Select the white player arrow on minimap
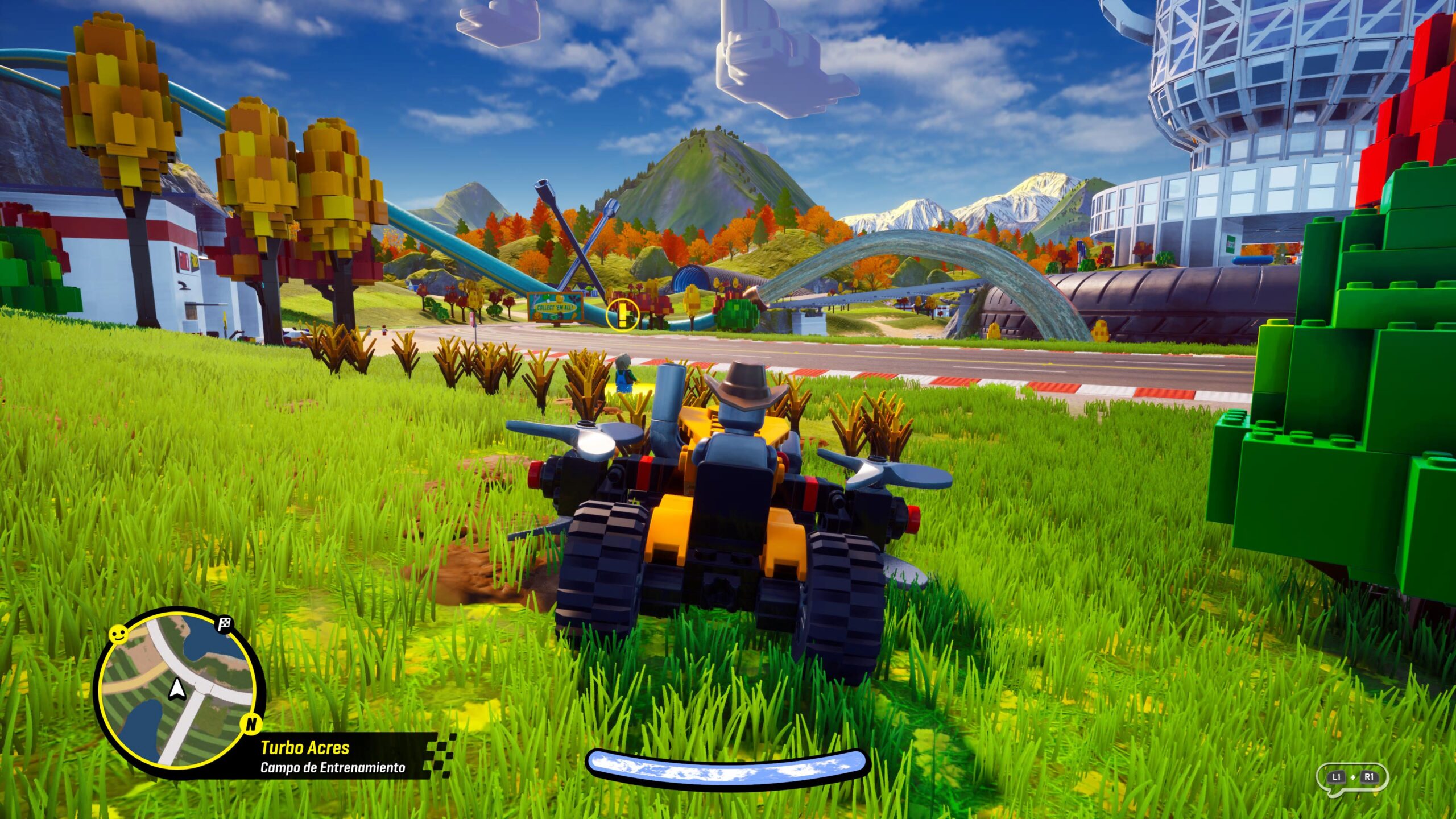This screenshot has width=1456, height=819. [x=177, y=689]
